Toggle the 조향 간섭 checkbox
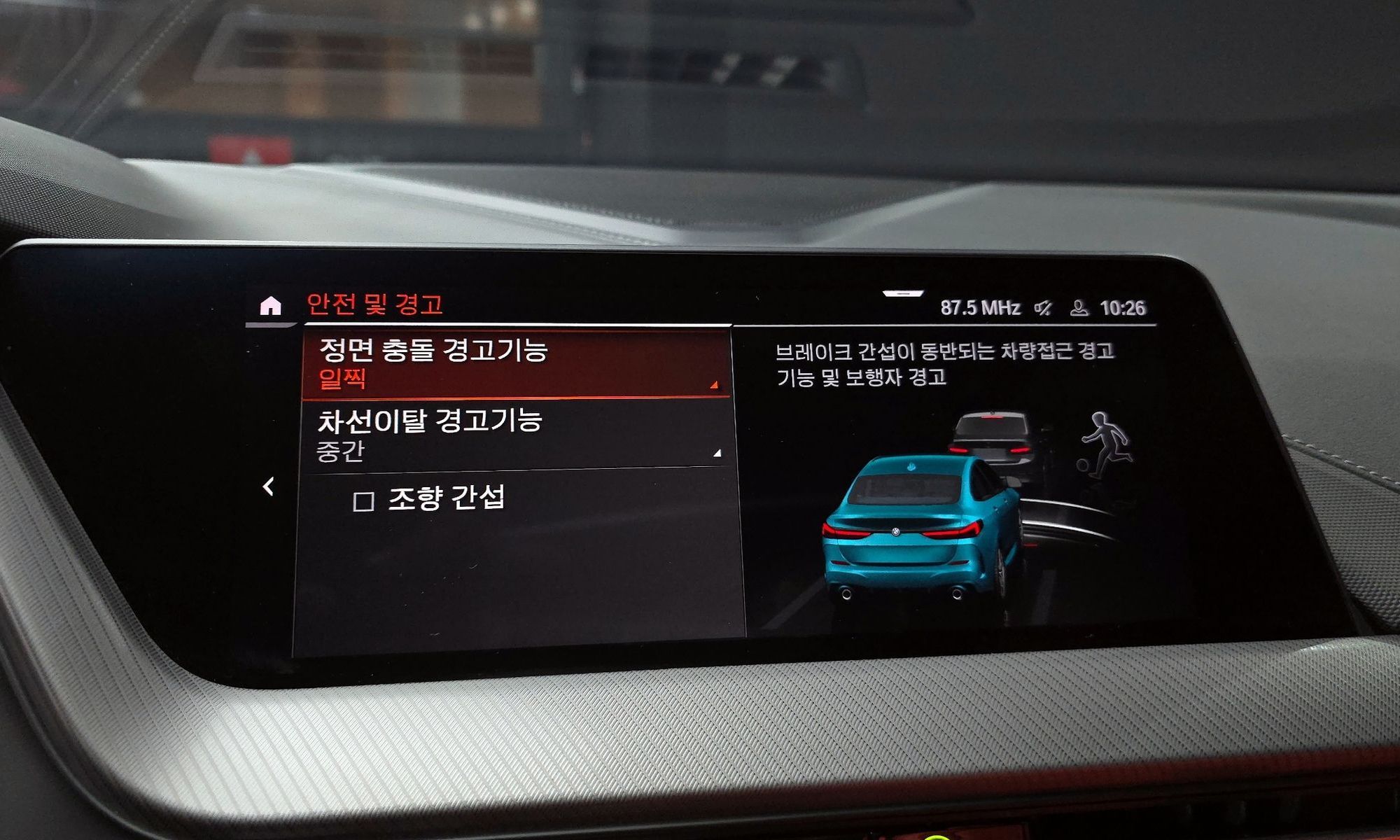The image size is (1400, 840). (363, 501)
